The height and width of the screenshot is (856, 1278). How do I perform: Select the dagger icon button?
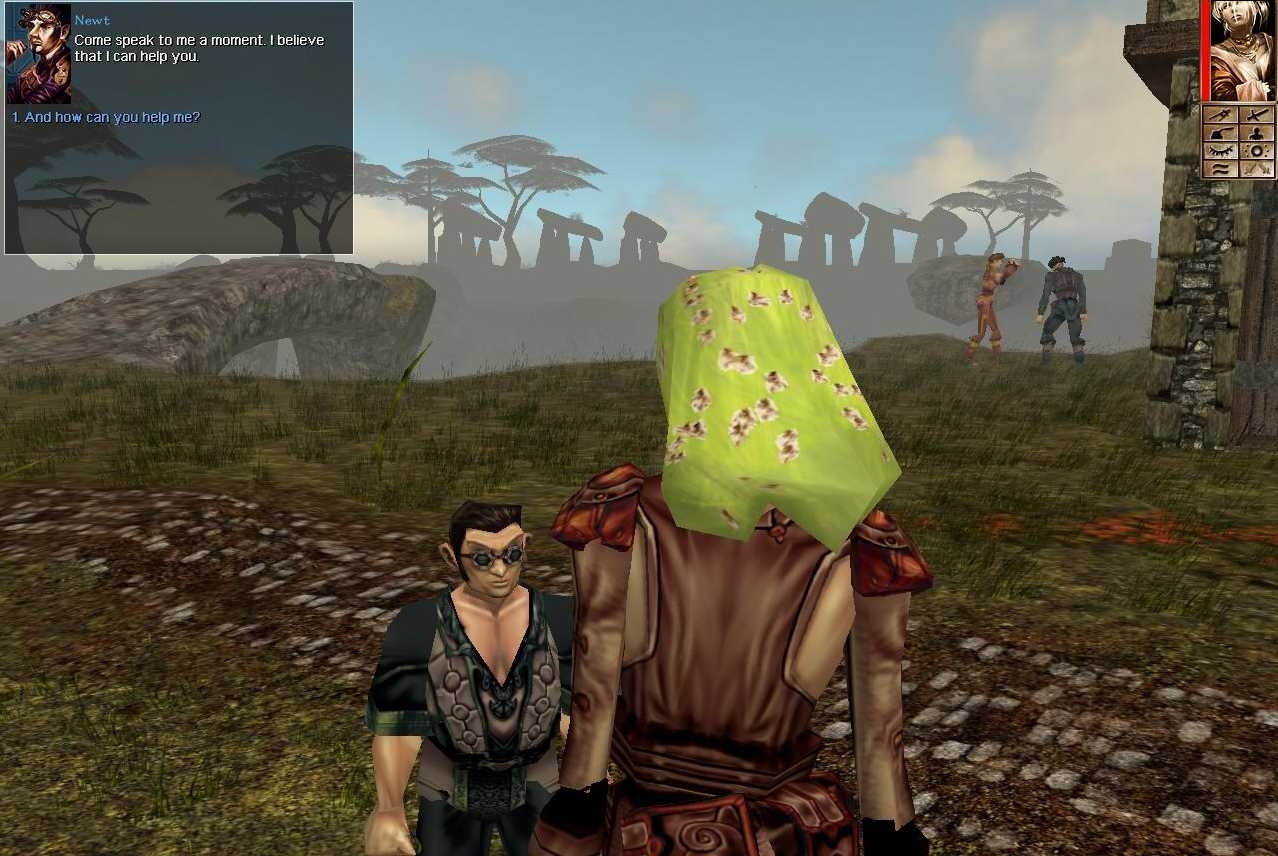coord(1221,115)
